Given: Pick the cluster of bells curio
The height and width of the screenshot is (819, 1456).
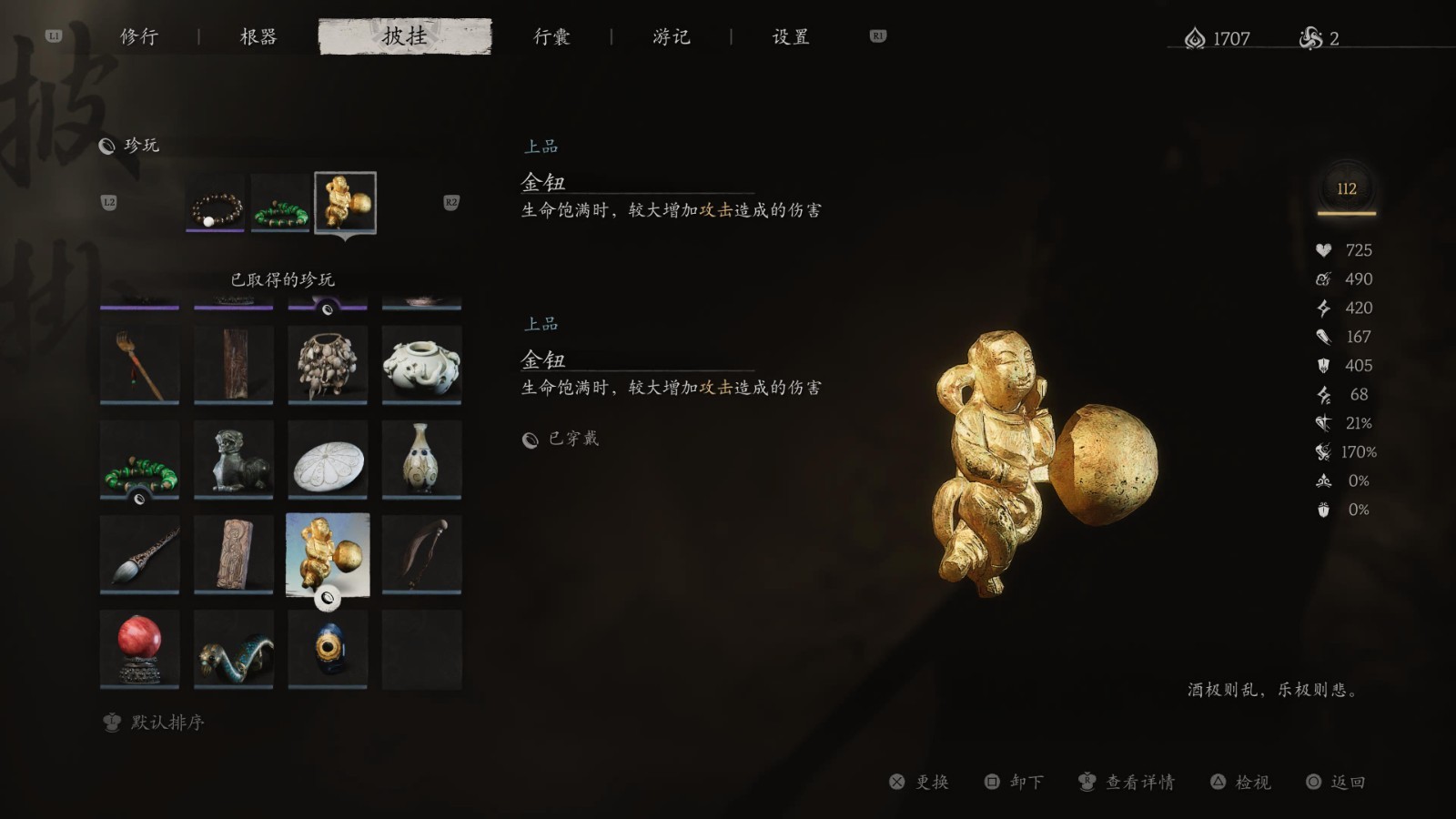Looking at the screenshot, I should [328, 364].
